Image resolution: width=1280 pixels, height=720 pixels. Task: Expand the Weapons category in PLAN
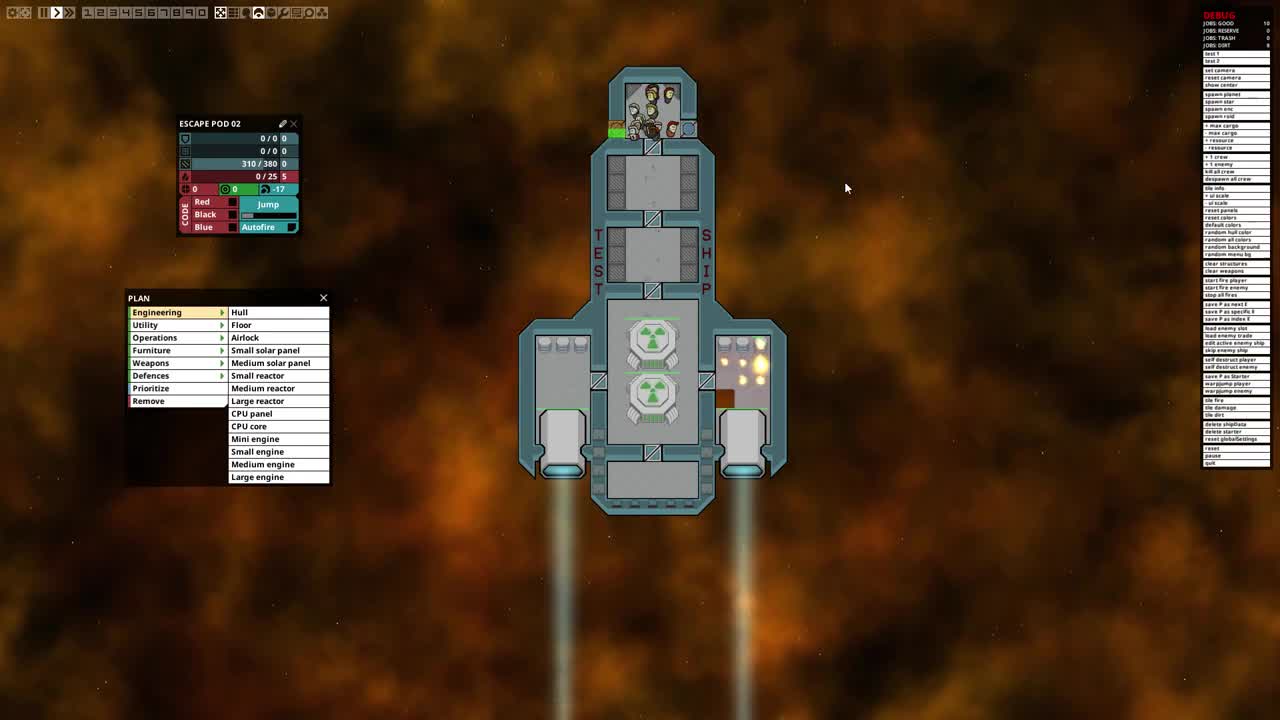pyautogui.click(x=177, y=363)
